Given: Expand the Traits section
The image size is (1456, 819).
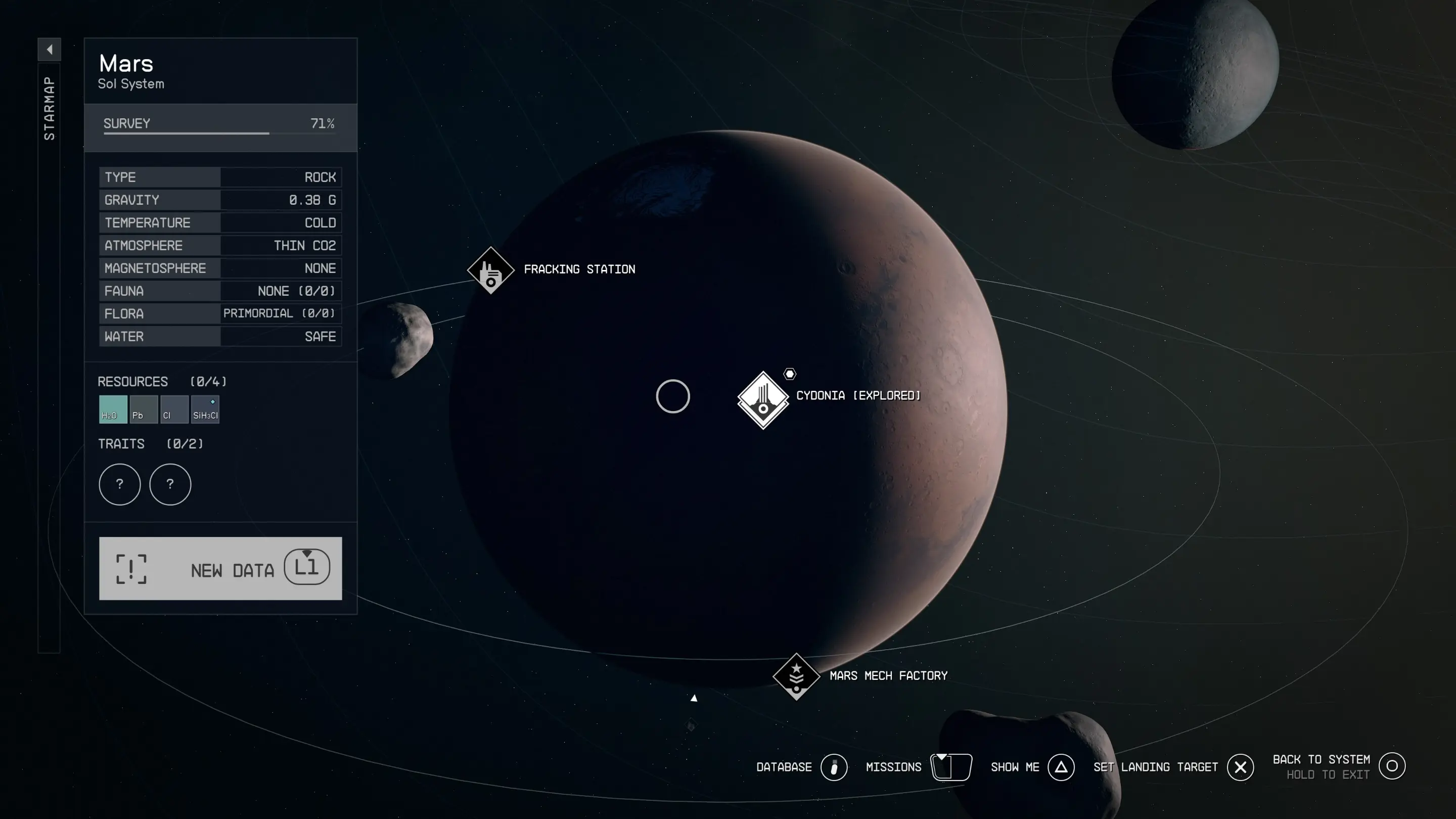Looking at the screenshot, I should 122,444.
